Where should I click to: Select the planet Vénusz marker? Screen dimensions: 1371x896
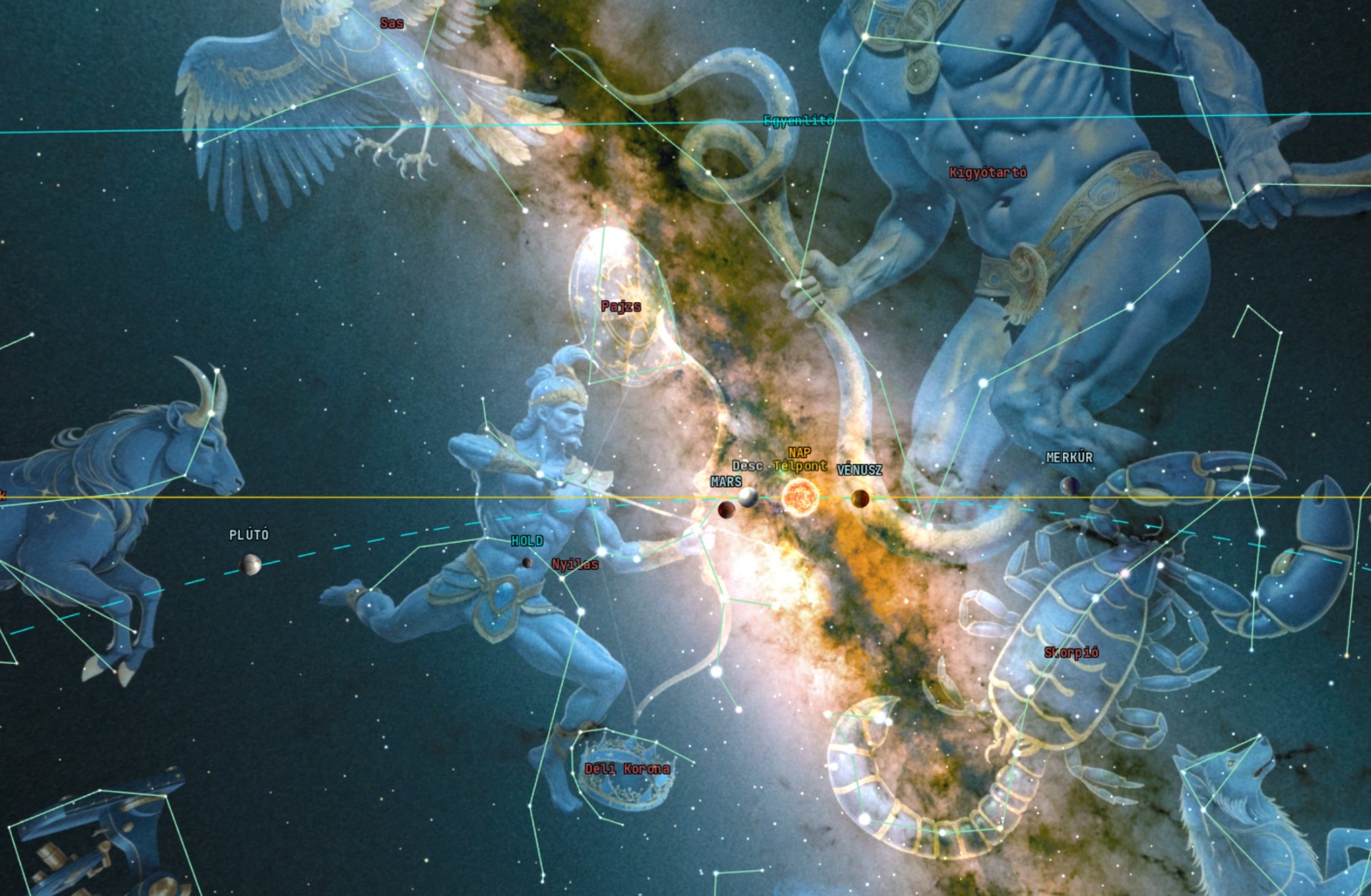[x=860, y=498]
